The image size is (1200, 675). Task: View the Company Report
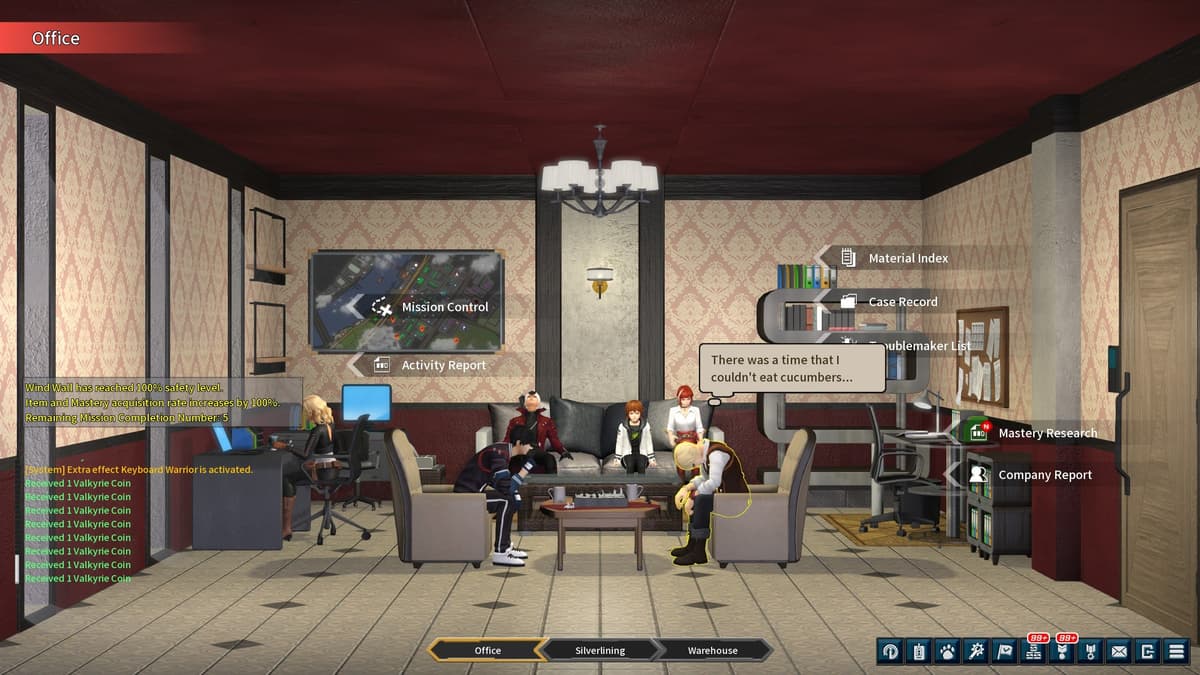[x=1044, y=475]
